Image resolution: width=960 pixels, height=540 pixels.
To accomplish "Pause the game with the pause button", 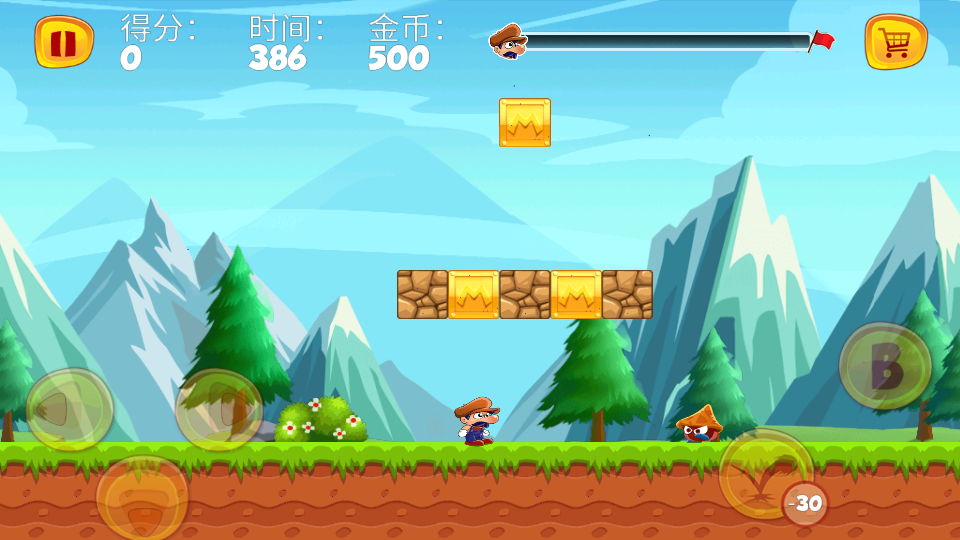I will coord(64,42).
